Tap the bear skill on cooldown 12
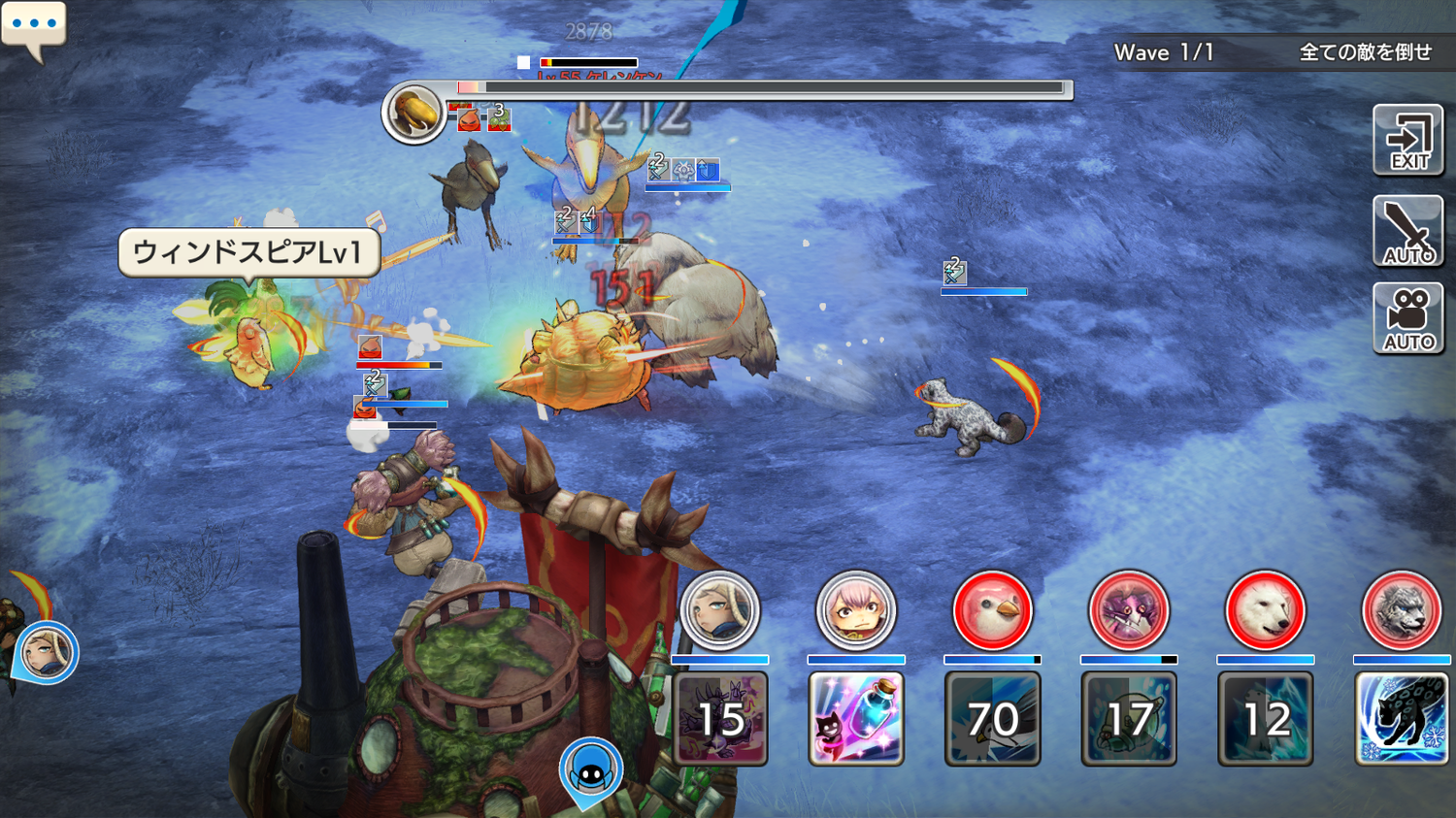Viewport: 1456px width, 818px height. point(1265,719)
